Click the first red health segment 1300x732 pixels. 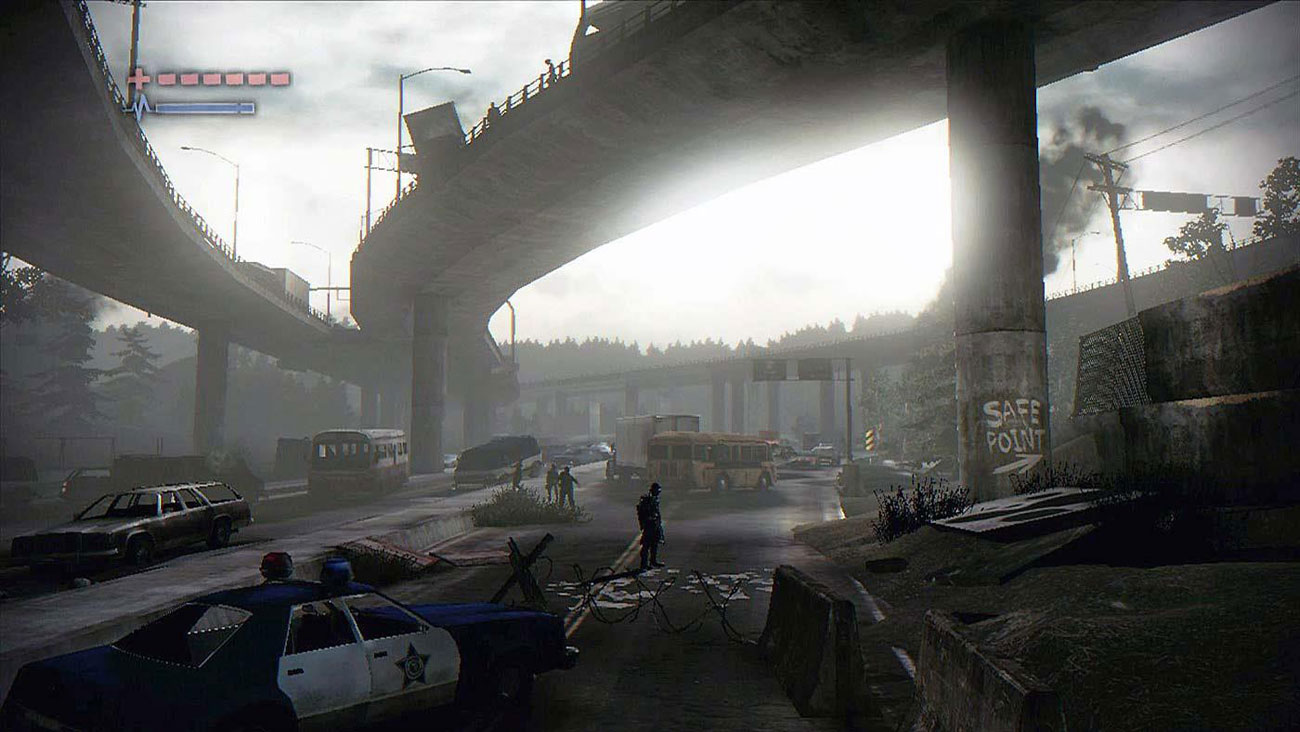tap(166, 78)
